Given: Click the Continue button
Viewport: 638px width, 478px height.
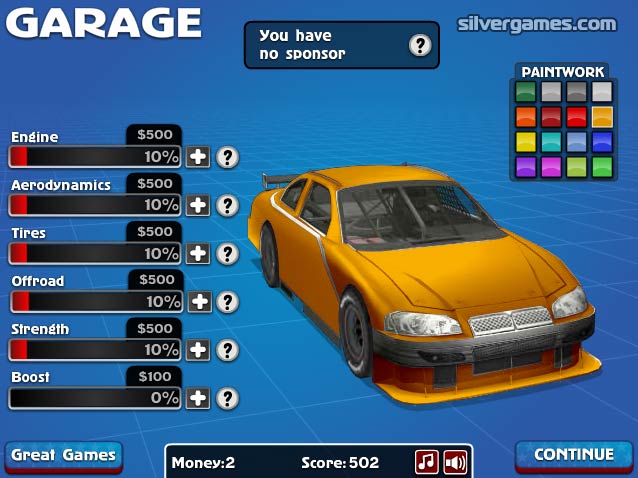Looking at the screenshot, I should [574, 455].
